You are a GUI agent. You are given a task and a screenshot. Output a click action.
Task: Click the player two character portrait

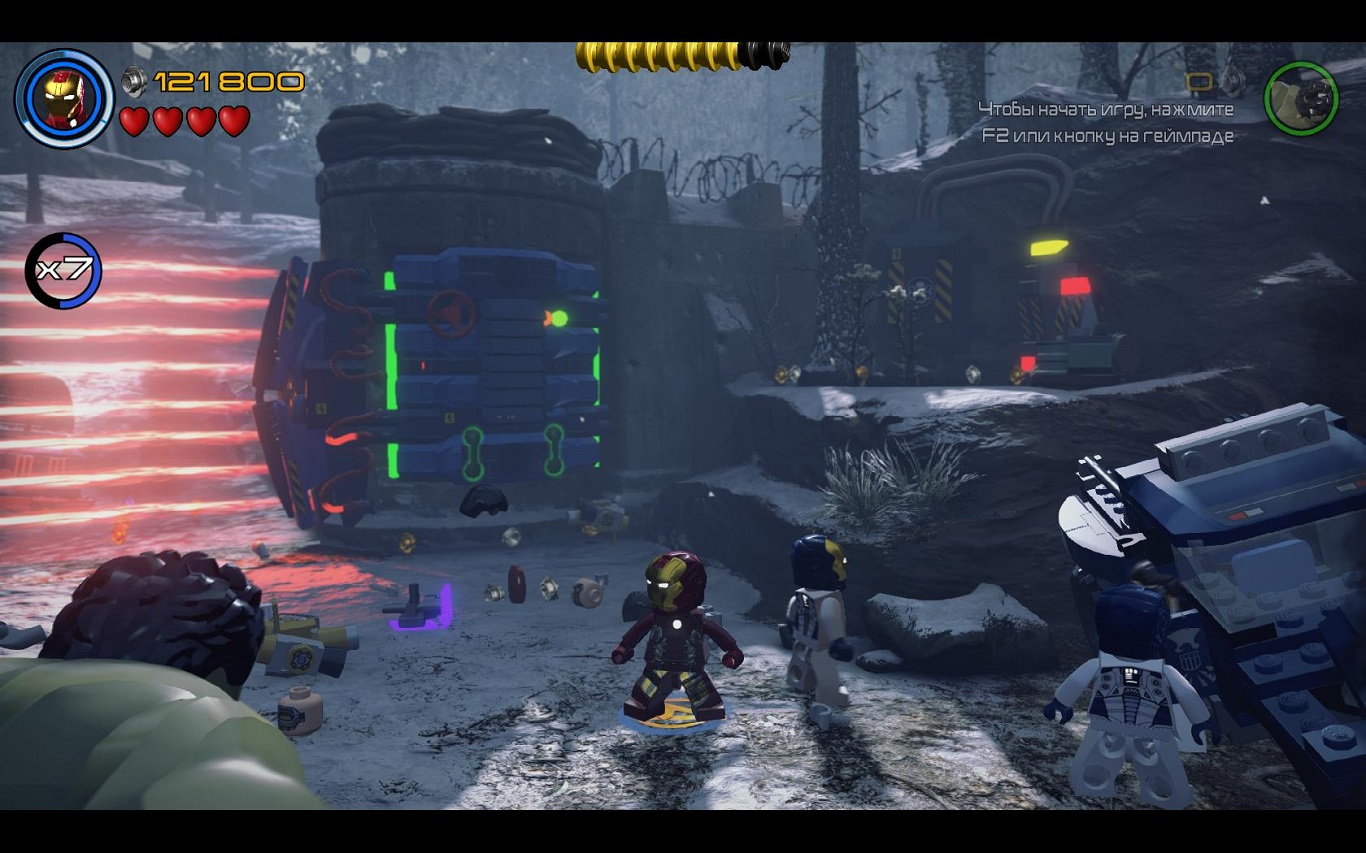[1301, 98]
